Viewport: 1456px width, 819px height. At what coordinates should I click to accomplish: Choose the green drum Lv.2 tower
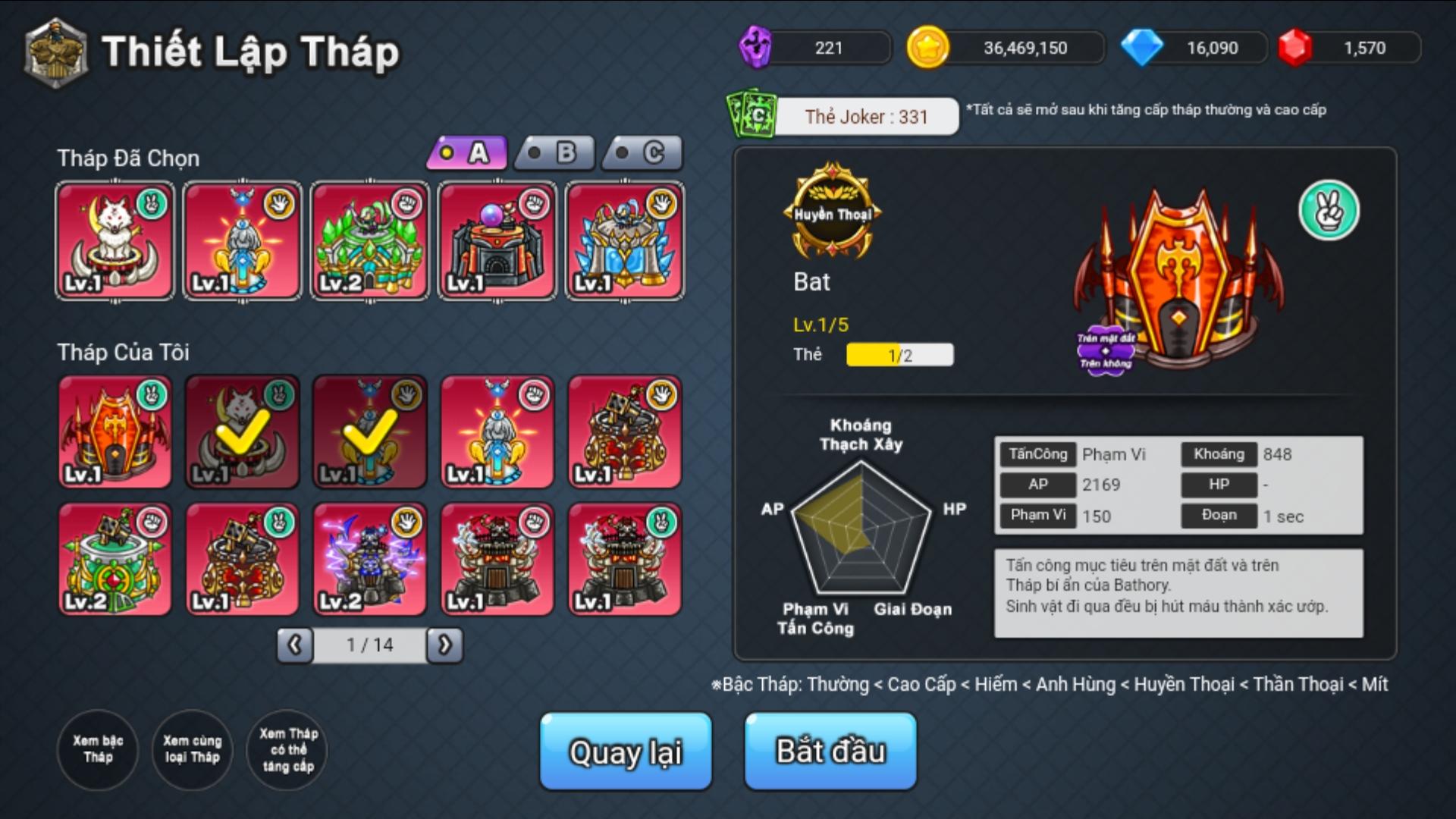tap(115, 560)
